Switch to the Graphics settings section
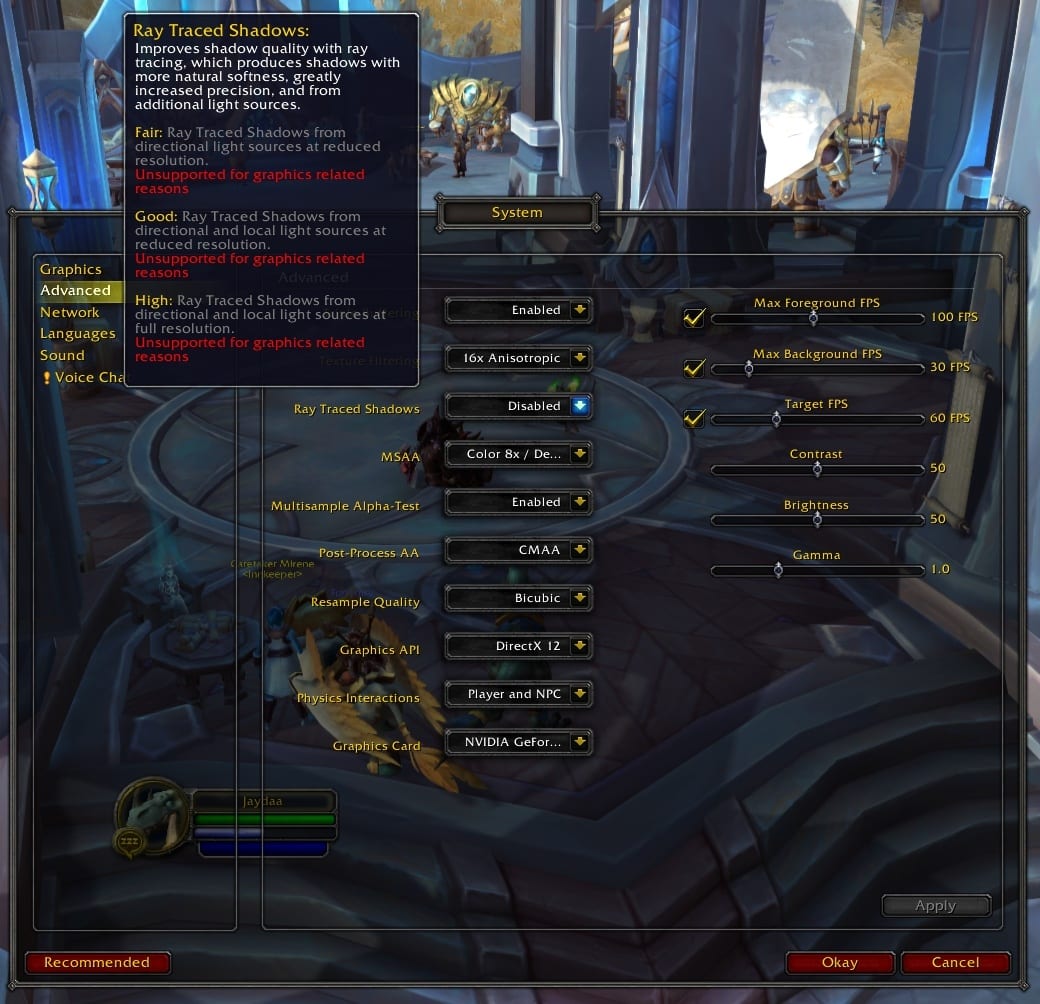The width and height of the screenshot is (1040, 1004). pyautogui.click(x=70, y=269)
